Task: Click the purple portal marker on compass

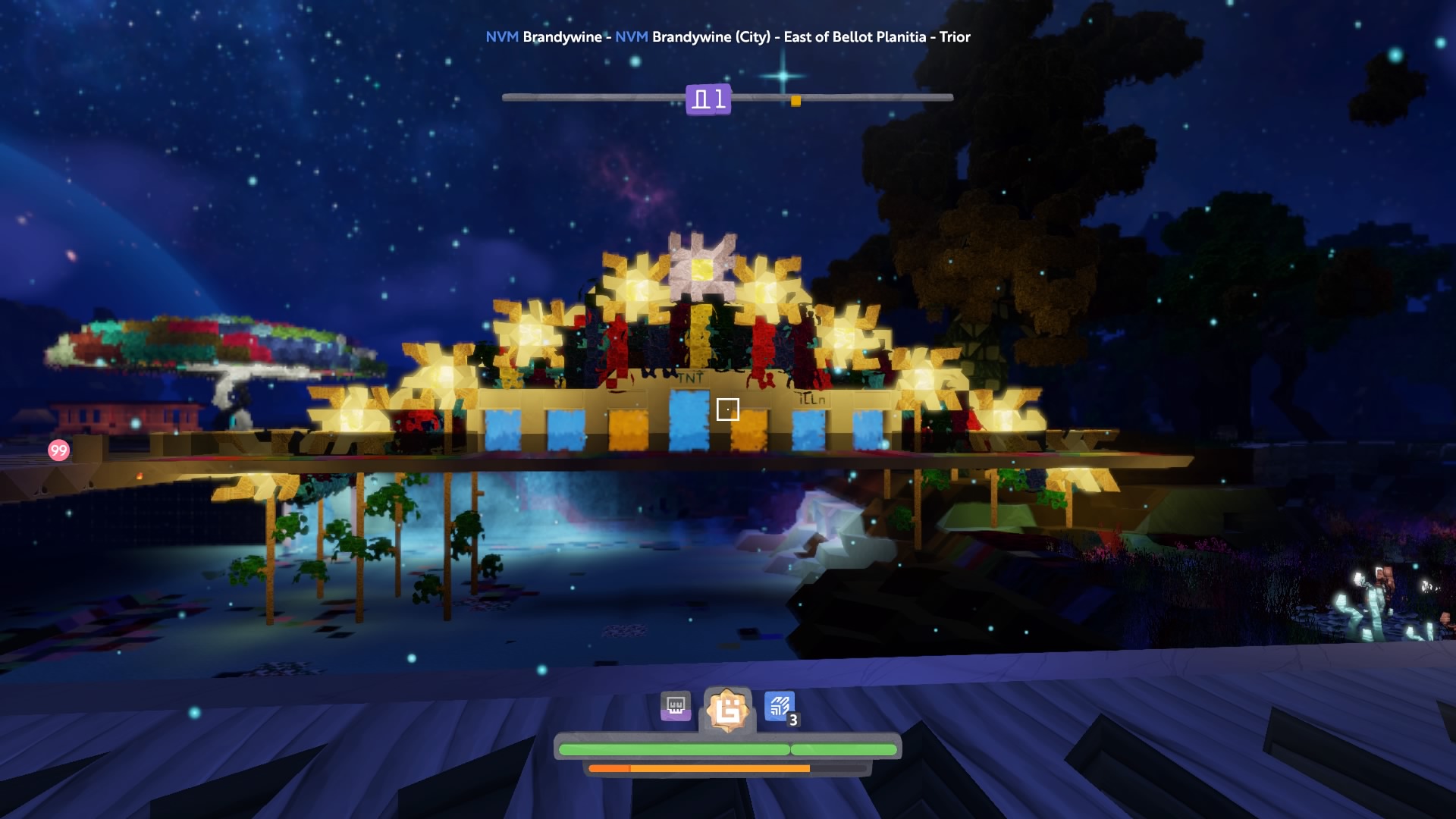Action: pyautogui.click(x=708, y=99)
